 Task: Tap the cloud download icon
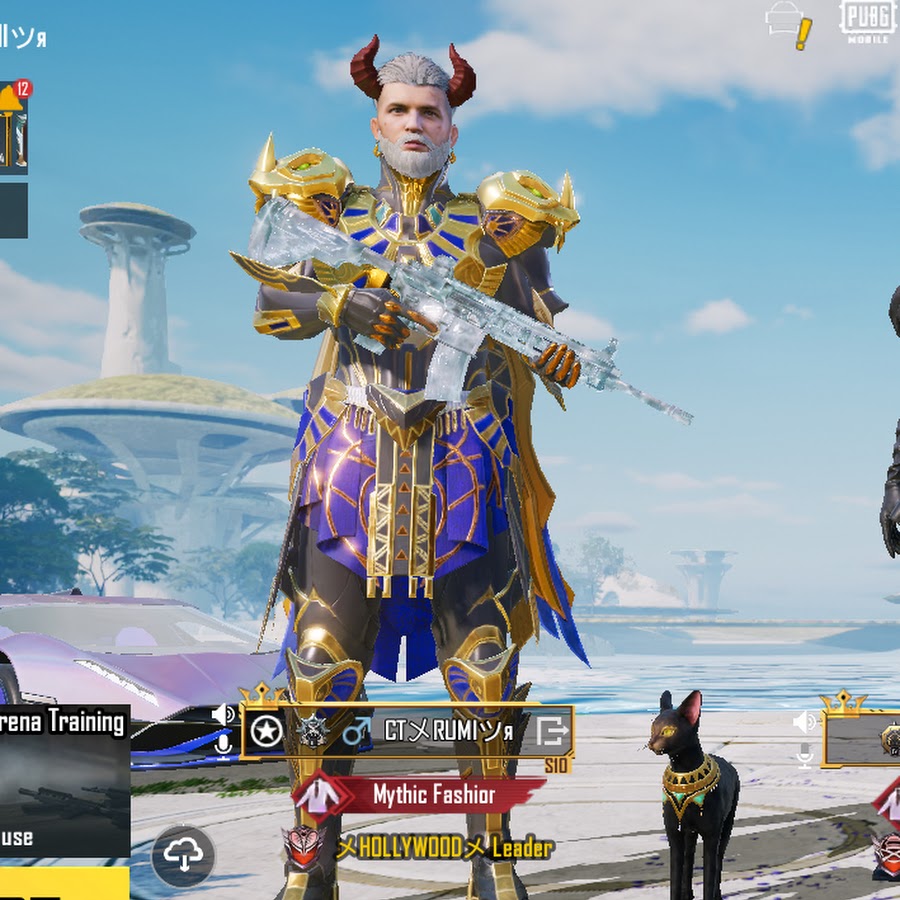(x=183, y=855)
